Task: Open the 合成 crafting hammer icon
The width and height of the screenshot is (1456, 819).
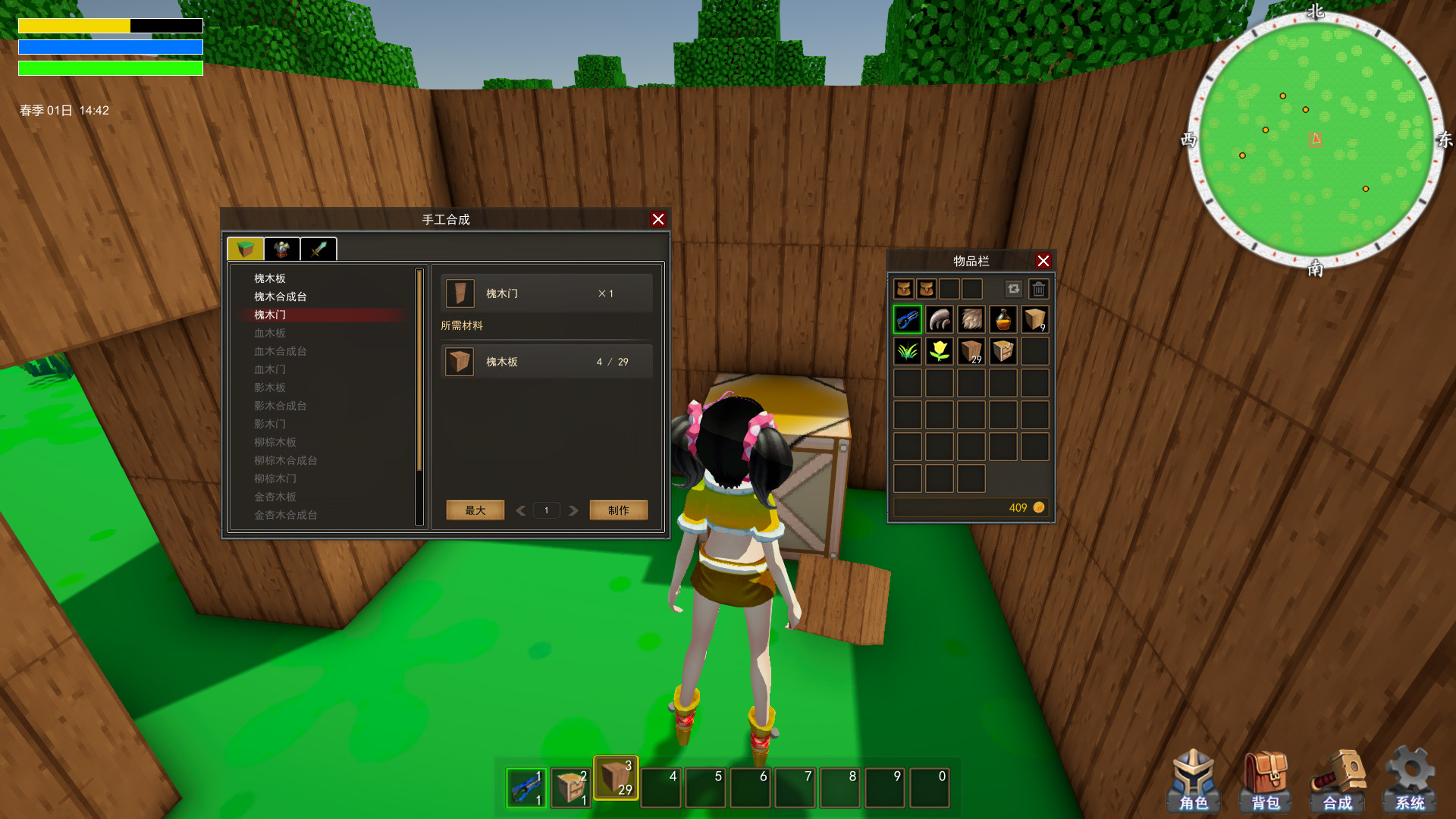Action: click(1339, 777)
